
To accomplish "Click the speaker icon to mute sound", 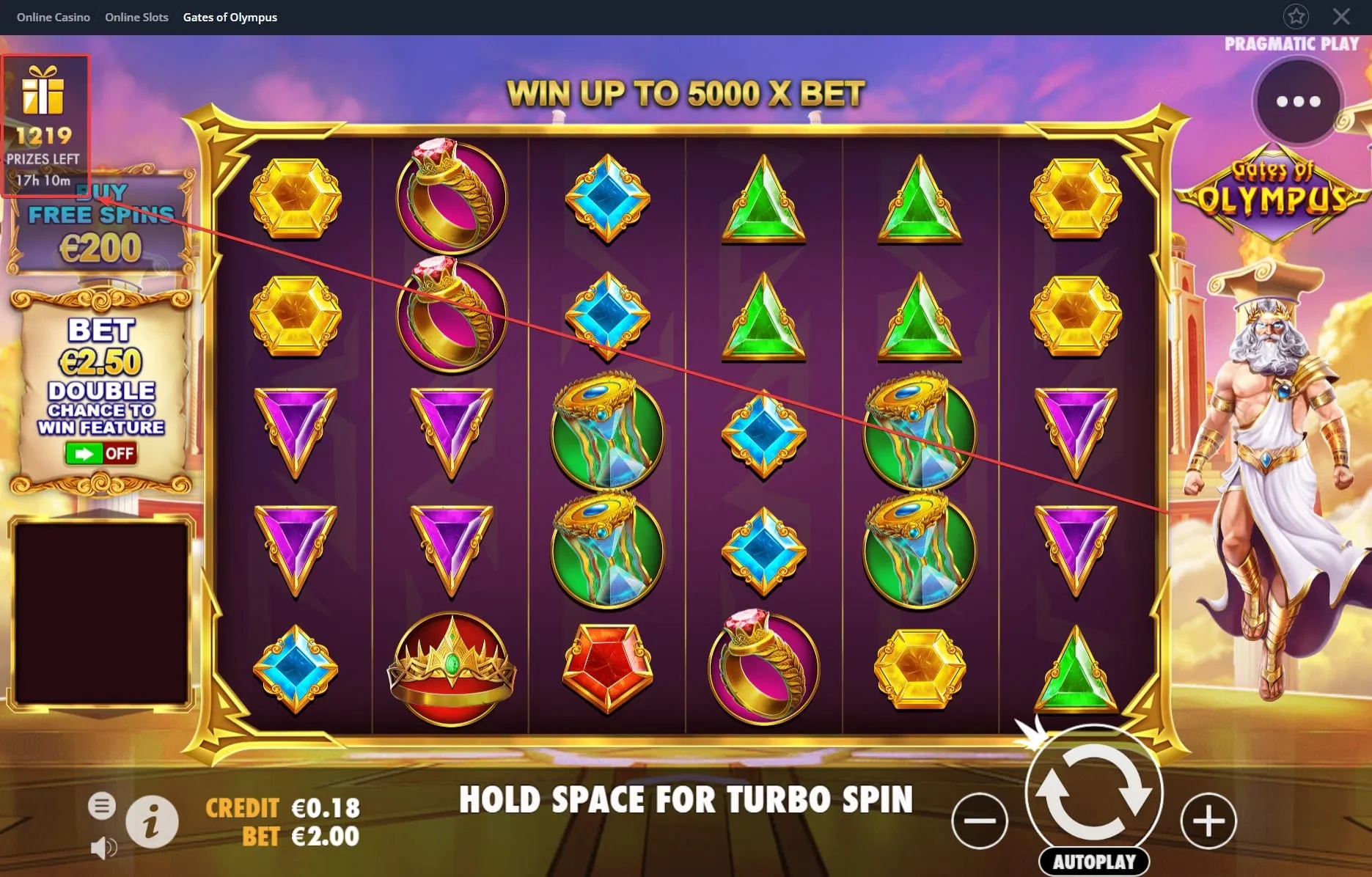I will tap(103, 848).
